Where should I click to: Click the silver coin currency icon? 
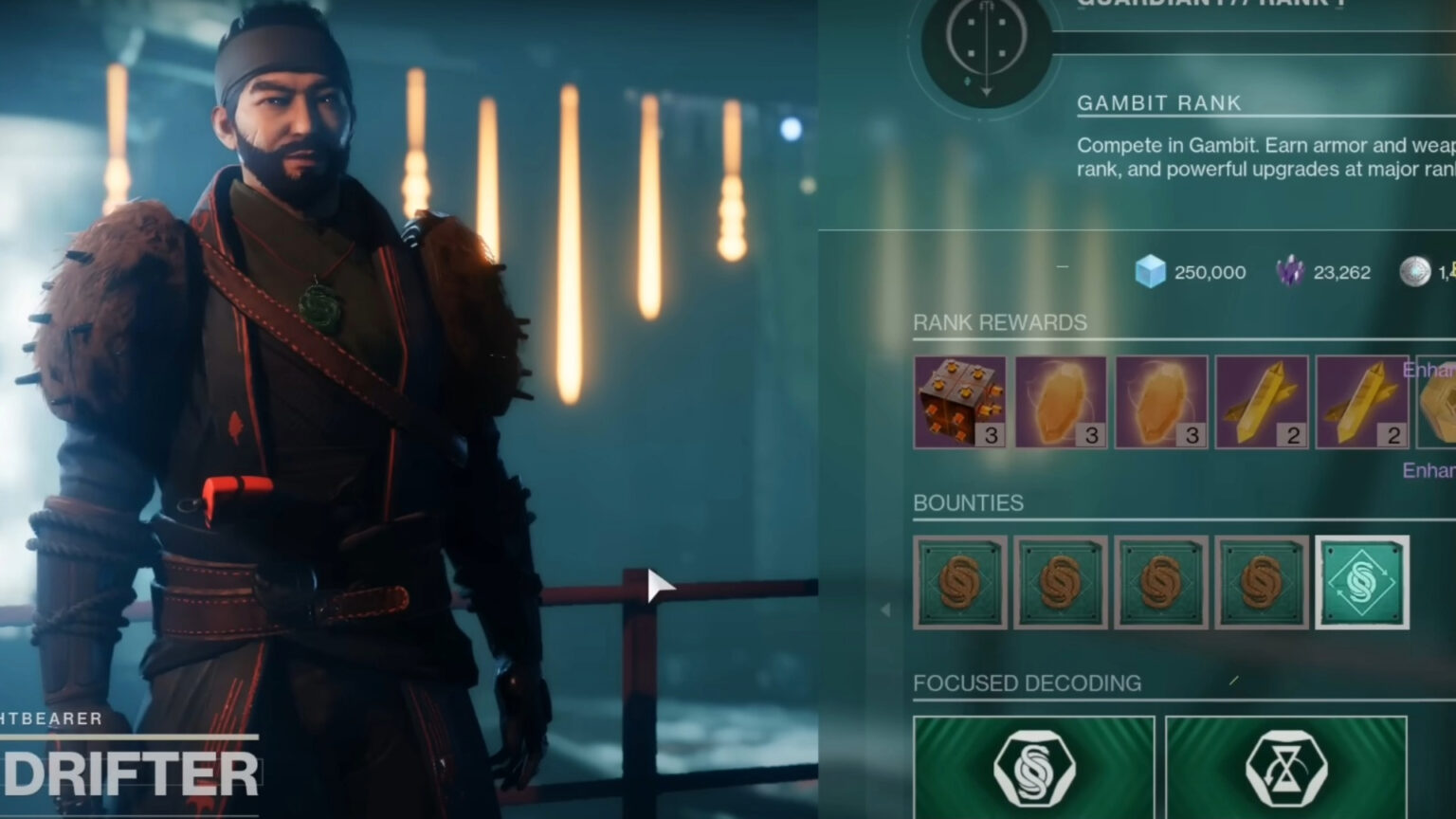(1416, 271)
